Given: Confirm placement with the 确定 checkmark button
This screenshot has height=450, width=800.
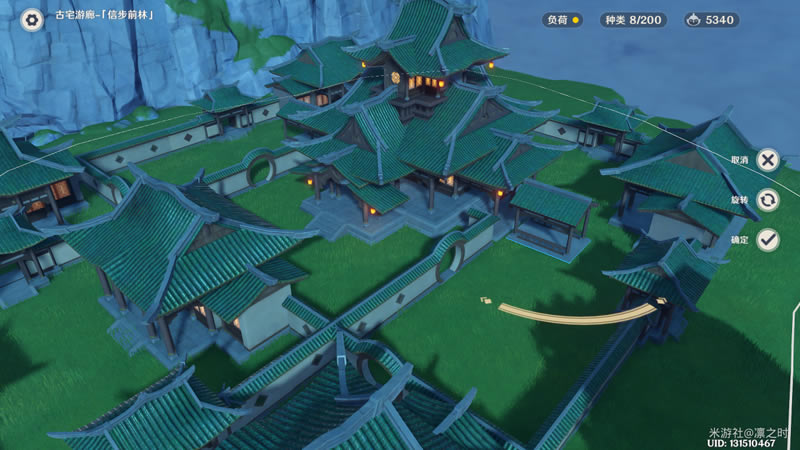Looking at the screenshot, I should pyautogui.click(x=767, y=239).
